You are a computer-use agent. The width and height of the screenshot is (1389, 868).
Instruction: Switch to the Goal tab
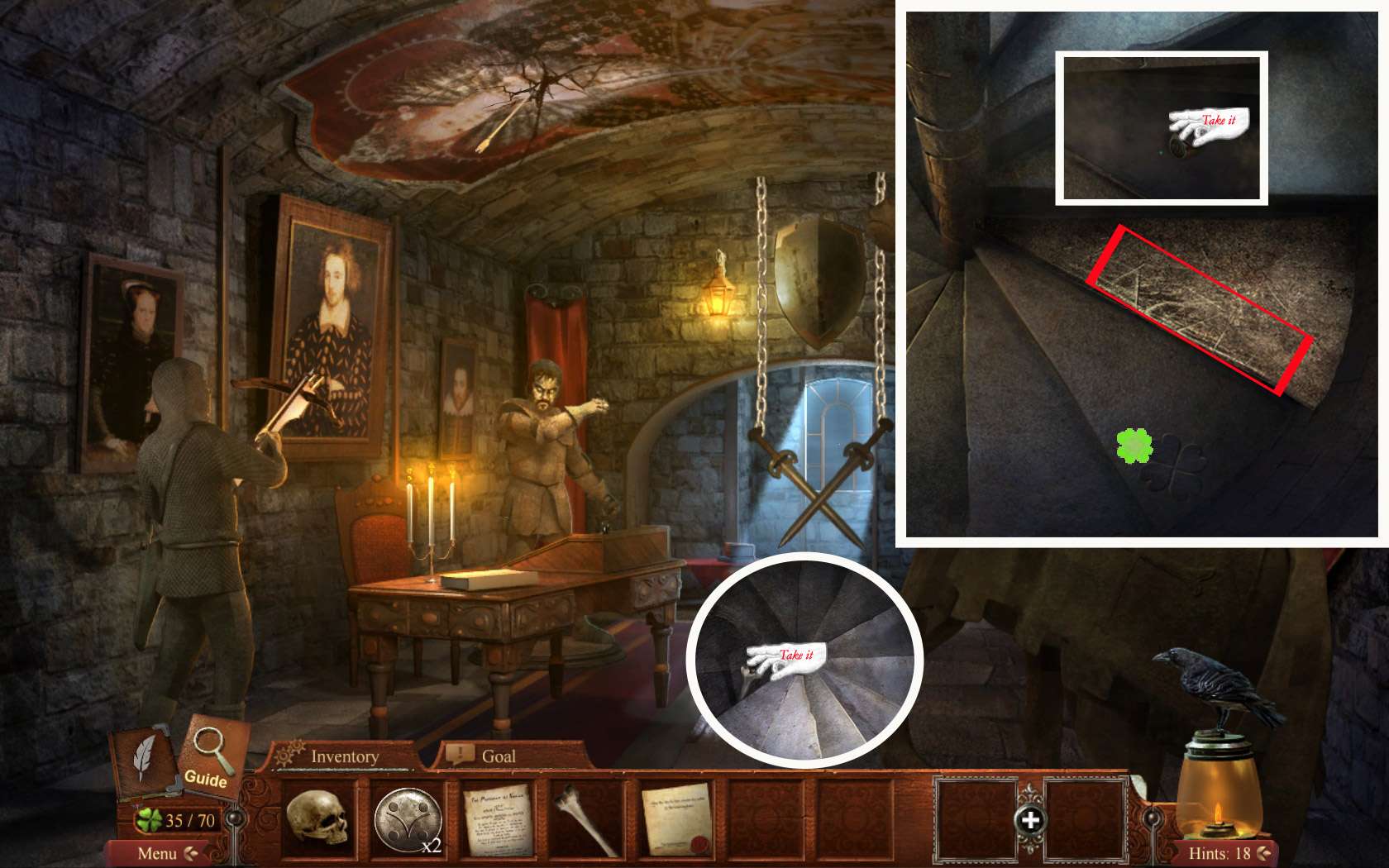click(497, 756)
